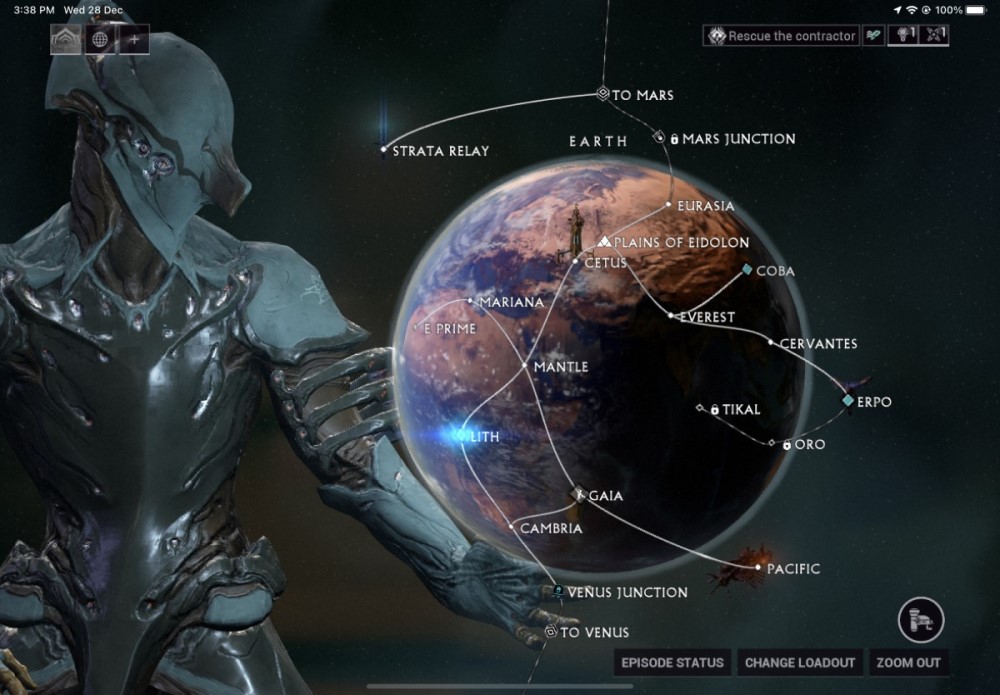Image resolution: width=1000 pixels, height=695 pixels.
Task: Select the Lotus home icon
Action: click(66, 39)
